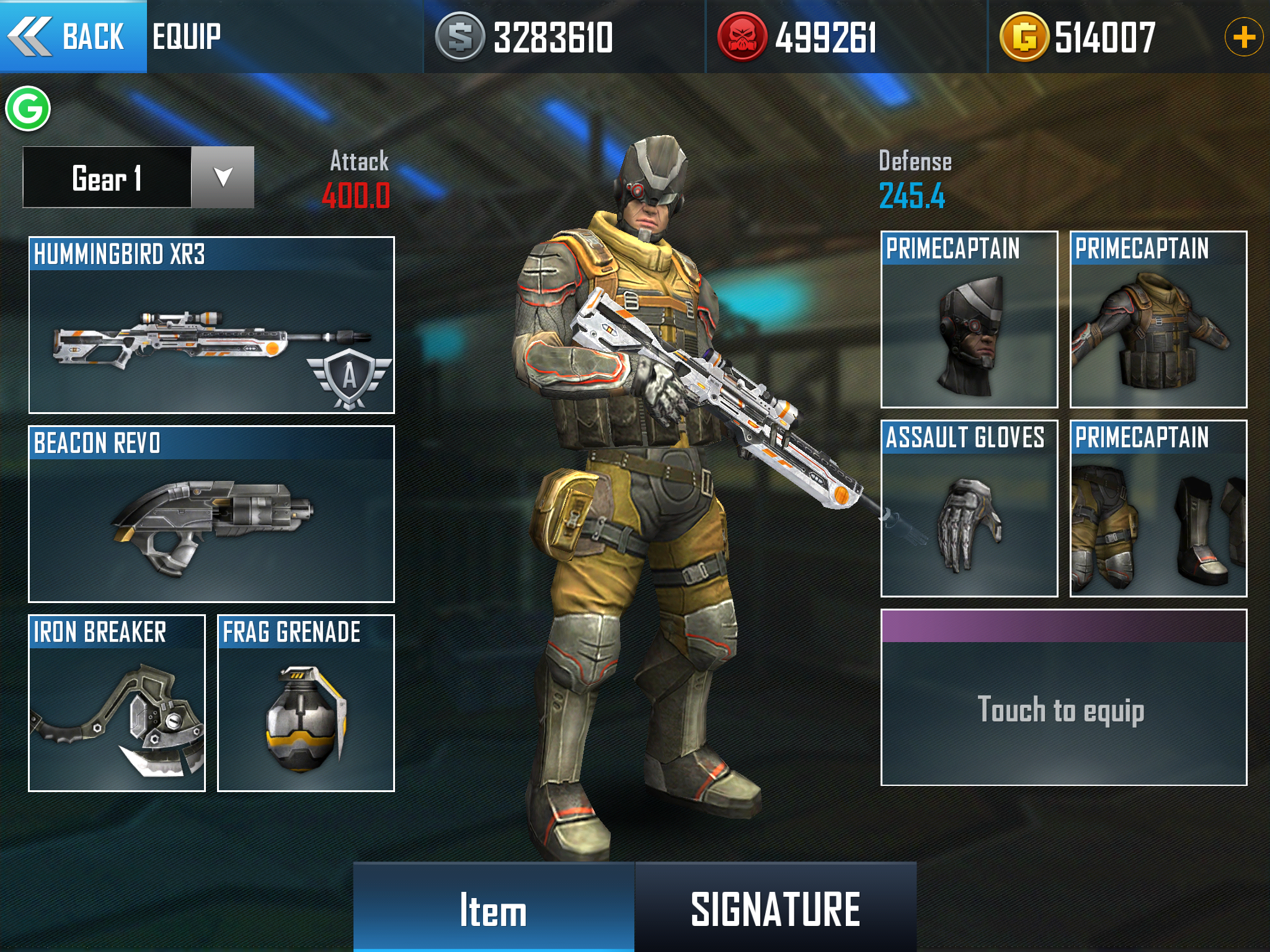Tap the empty Touch to equip slot

pyautogui.click(x=1064, y=698)
